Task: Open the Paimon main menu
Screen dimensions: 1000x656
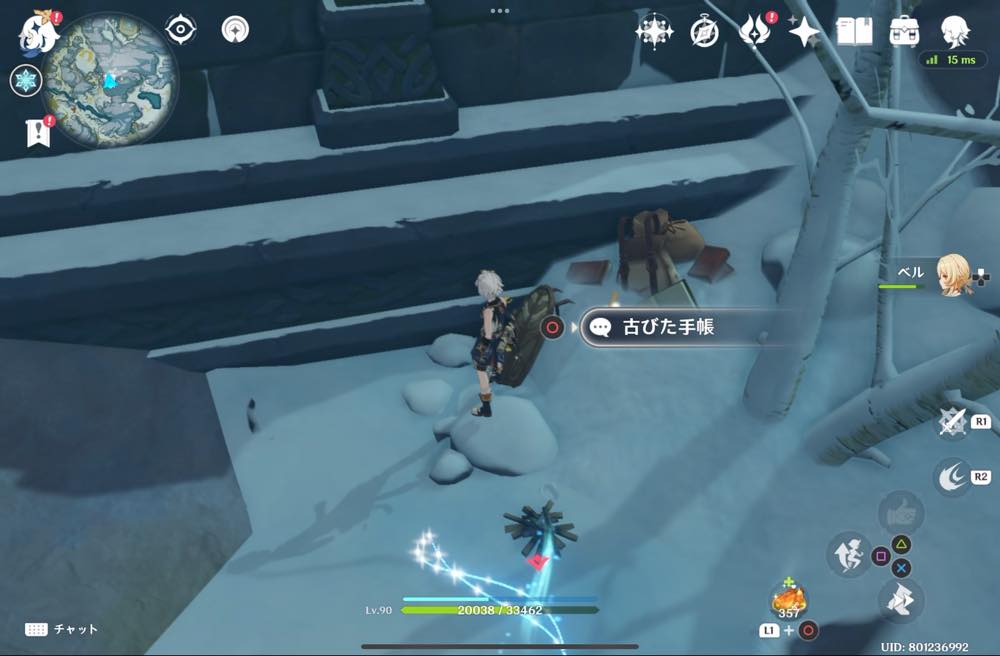Action: pyautogui.click(x=38, y=32)
